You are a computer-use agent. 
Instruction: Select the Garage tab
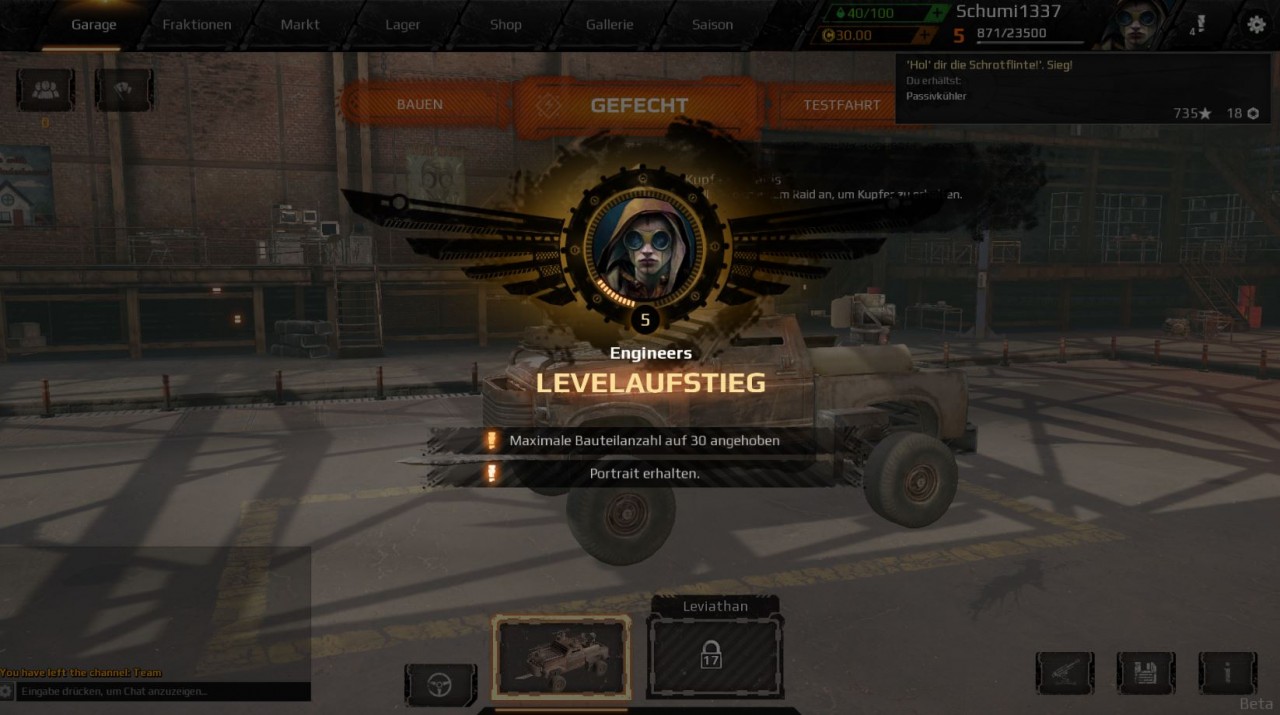point(94,25)
